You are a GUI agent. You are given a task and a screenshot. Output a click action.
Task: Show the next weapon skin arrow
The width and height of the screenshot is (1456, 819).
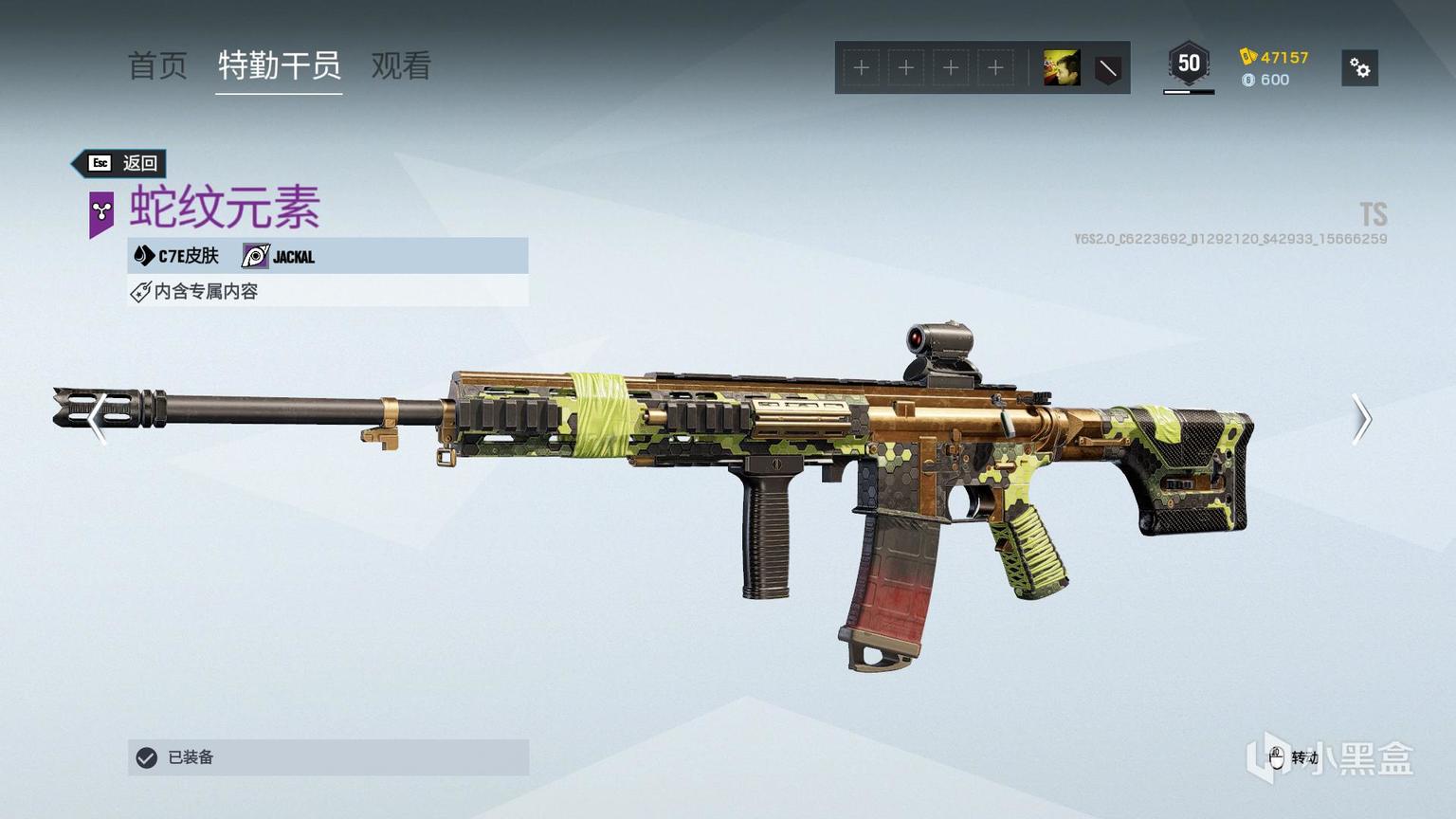pyautogui.click(x=1361, y=419)
